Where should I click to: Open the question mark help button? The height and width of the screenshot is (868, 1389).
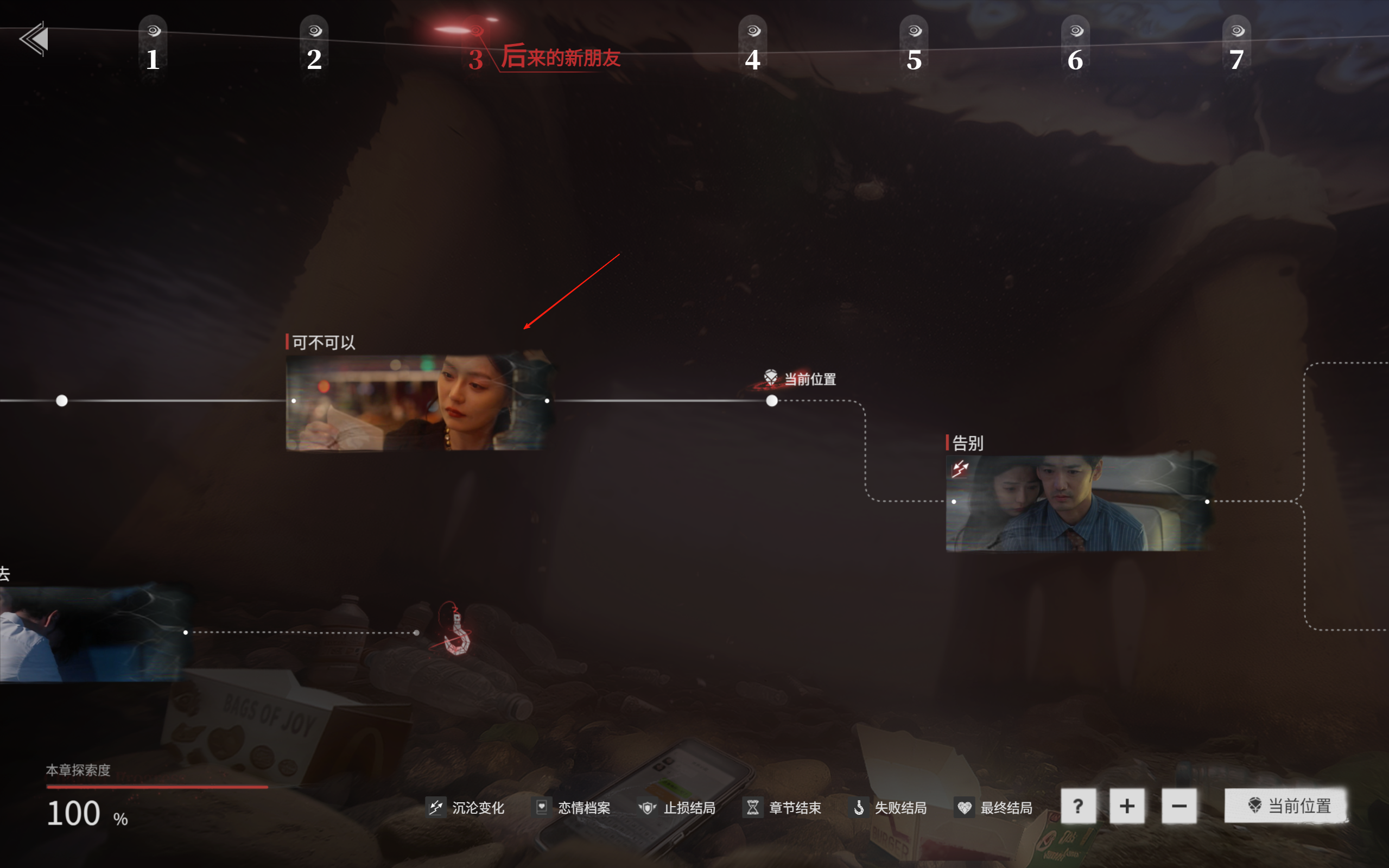(1078, 806)
